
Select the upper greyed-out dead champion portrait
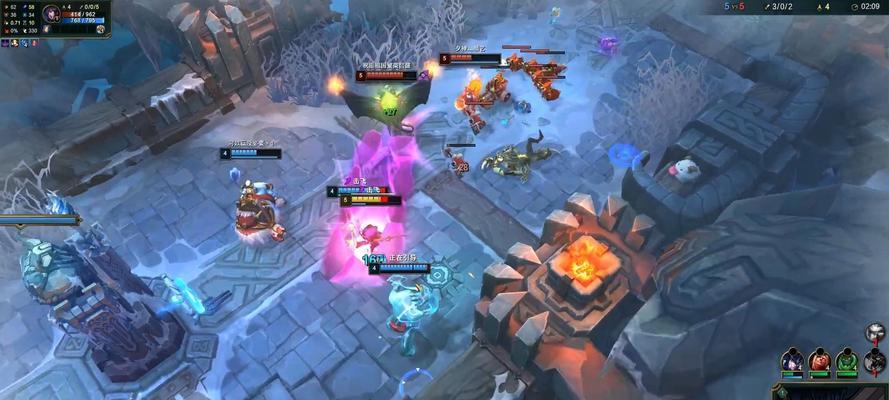tap(876, 334)
